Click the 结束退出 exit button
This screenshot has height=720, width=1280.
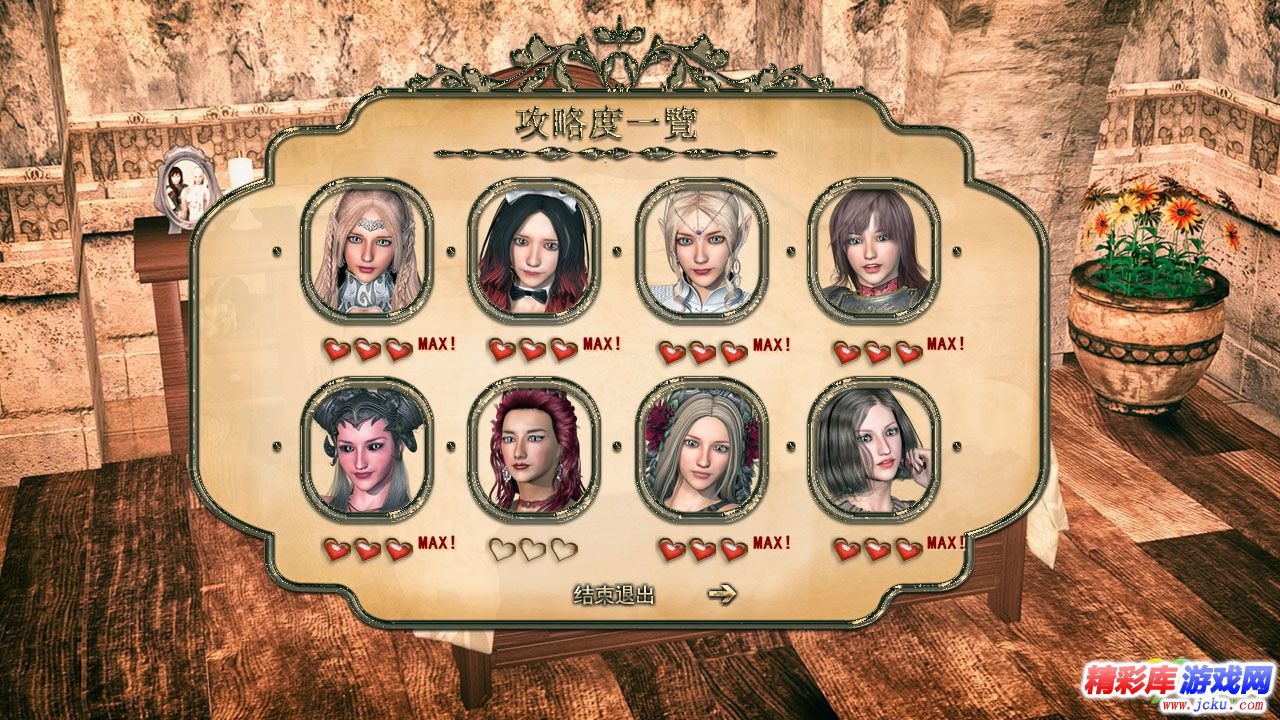(x=613, y=595)
